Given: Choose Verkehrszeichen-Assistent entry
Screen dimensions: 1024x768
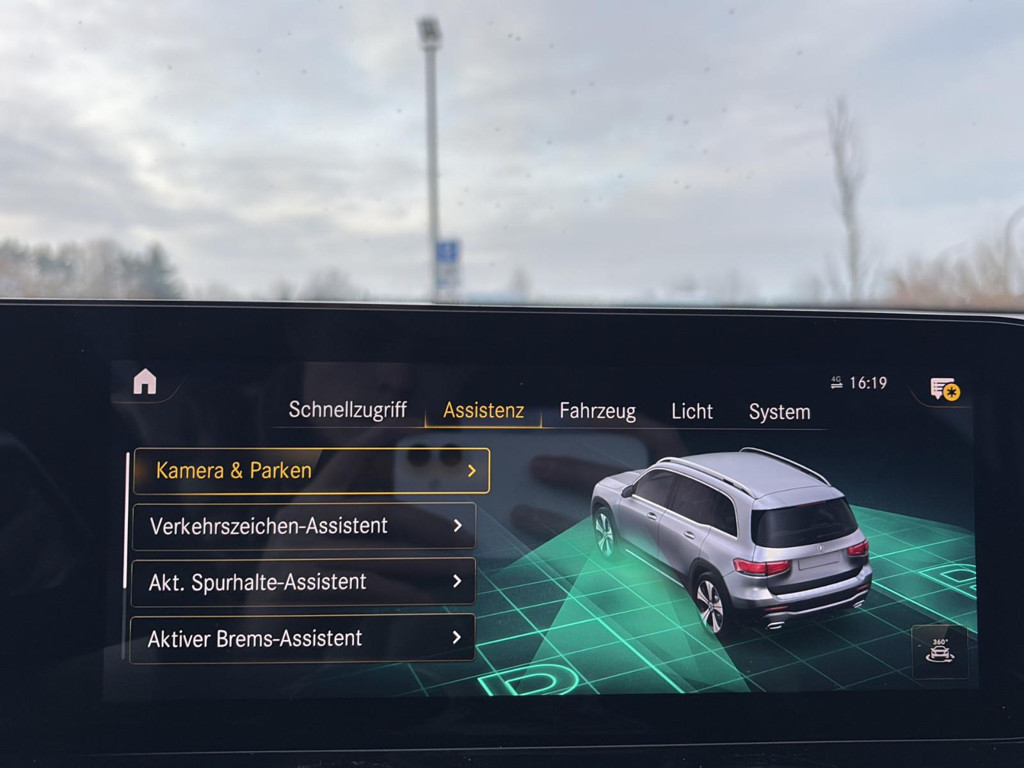Looking at the screenshot, I should point(304,526).
